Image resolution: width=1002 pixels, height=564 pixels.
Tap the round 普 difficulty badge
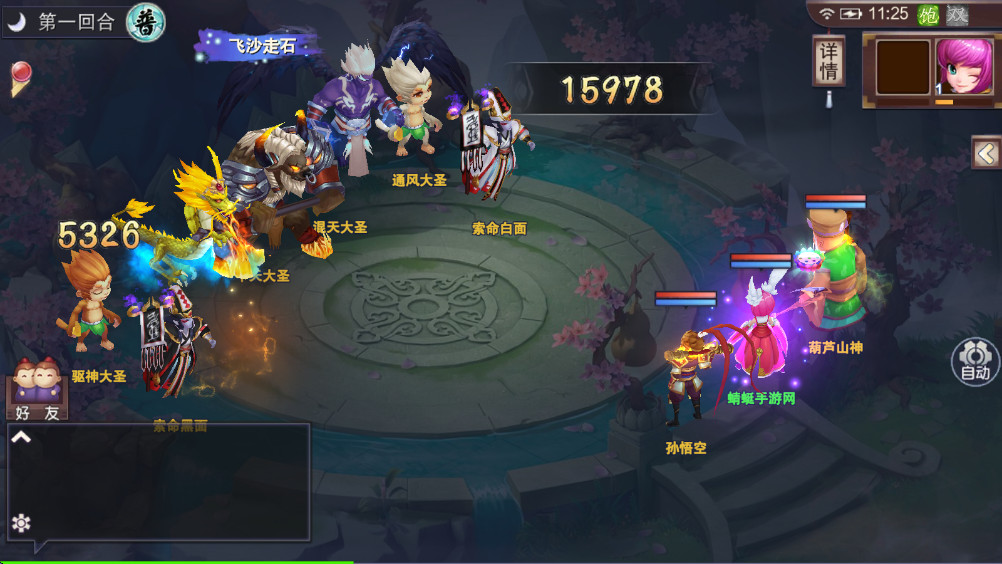[146, 22]
